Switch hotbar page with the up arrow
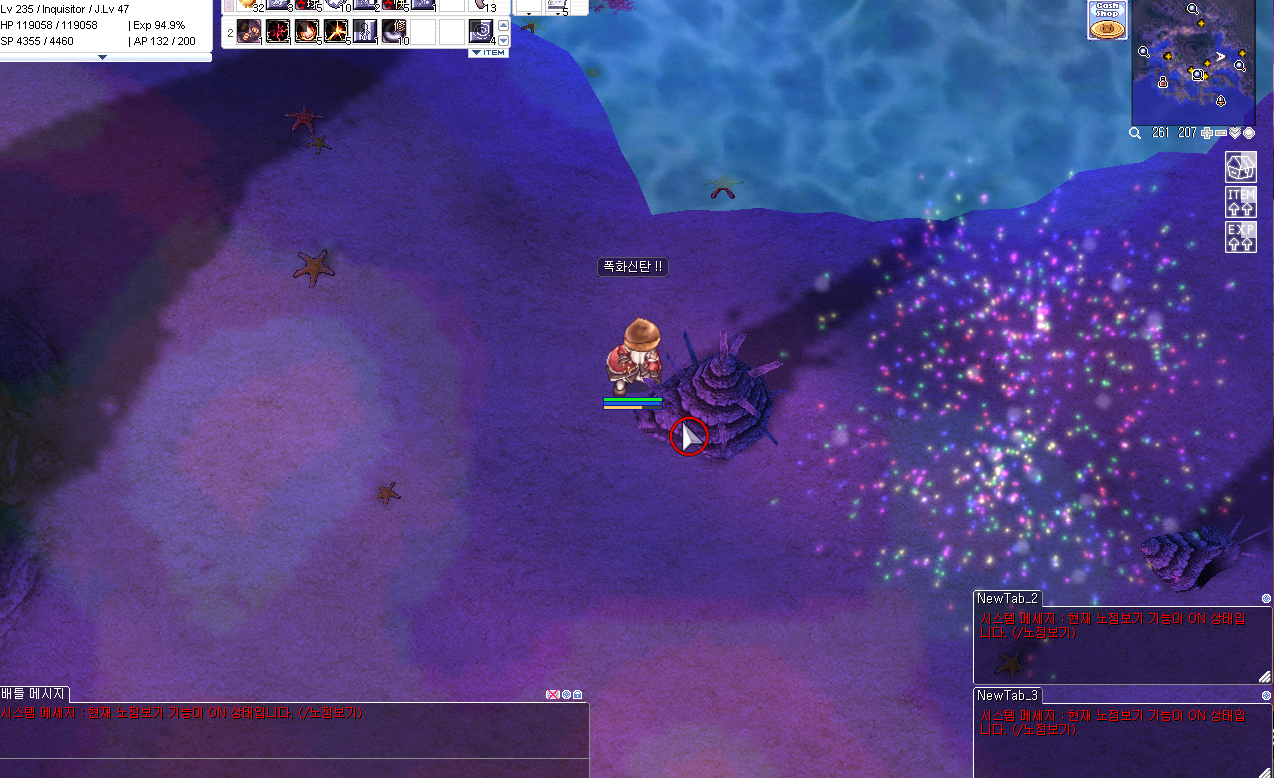This screenshot has width=1282, height=784. pos(503,25)
